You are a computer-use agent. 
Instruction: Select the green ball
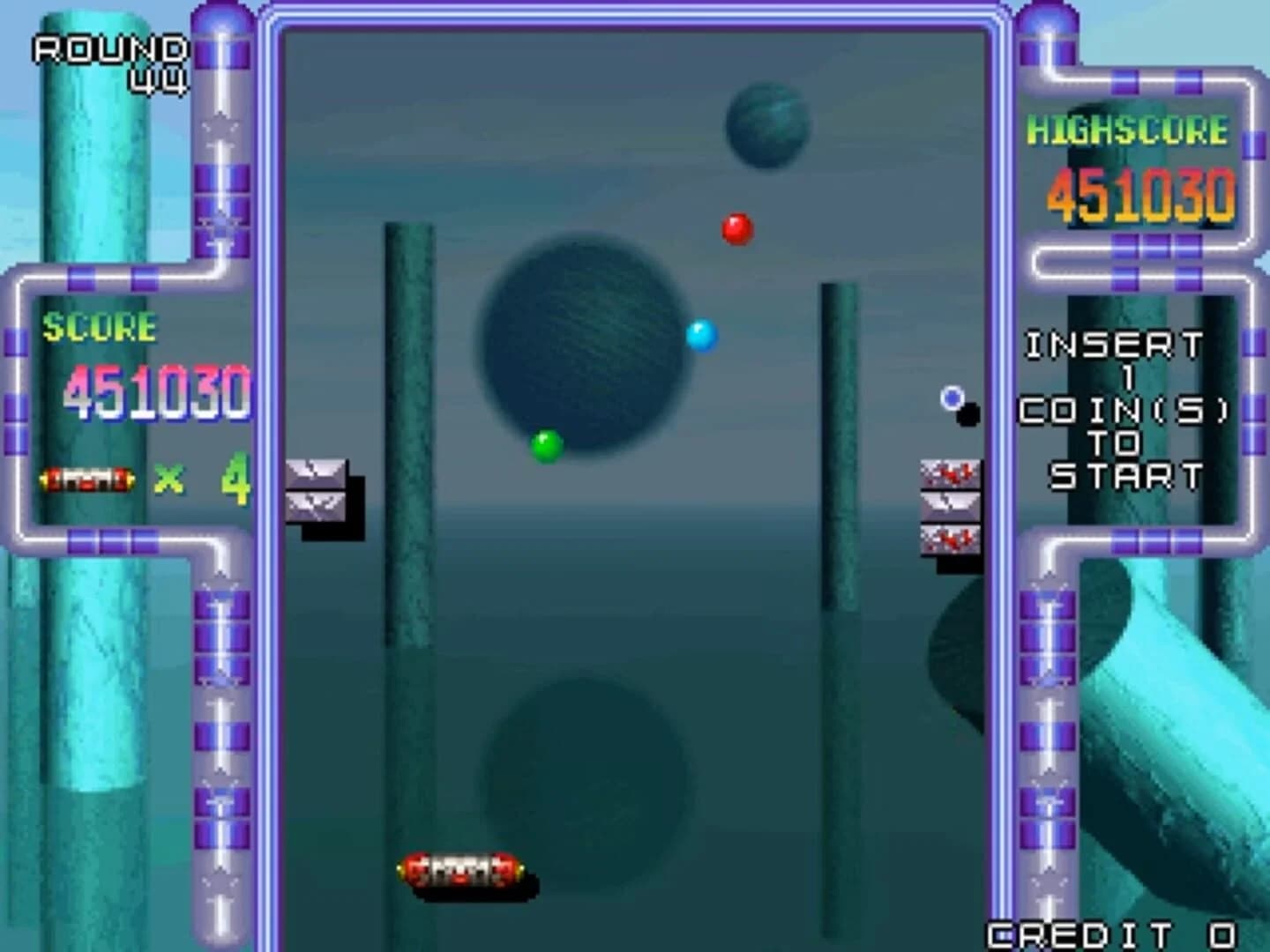tap(545, 445)
